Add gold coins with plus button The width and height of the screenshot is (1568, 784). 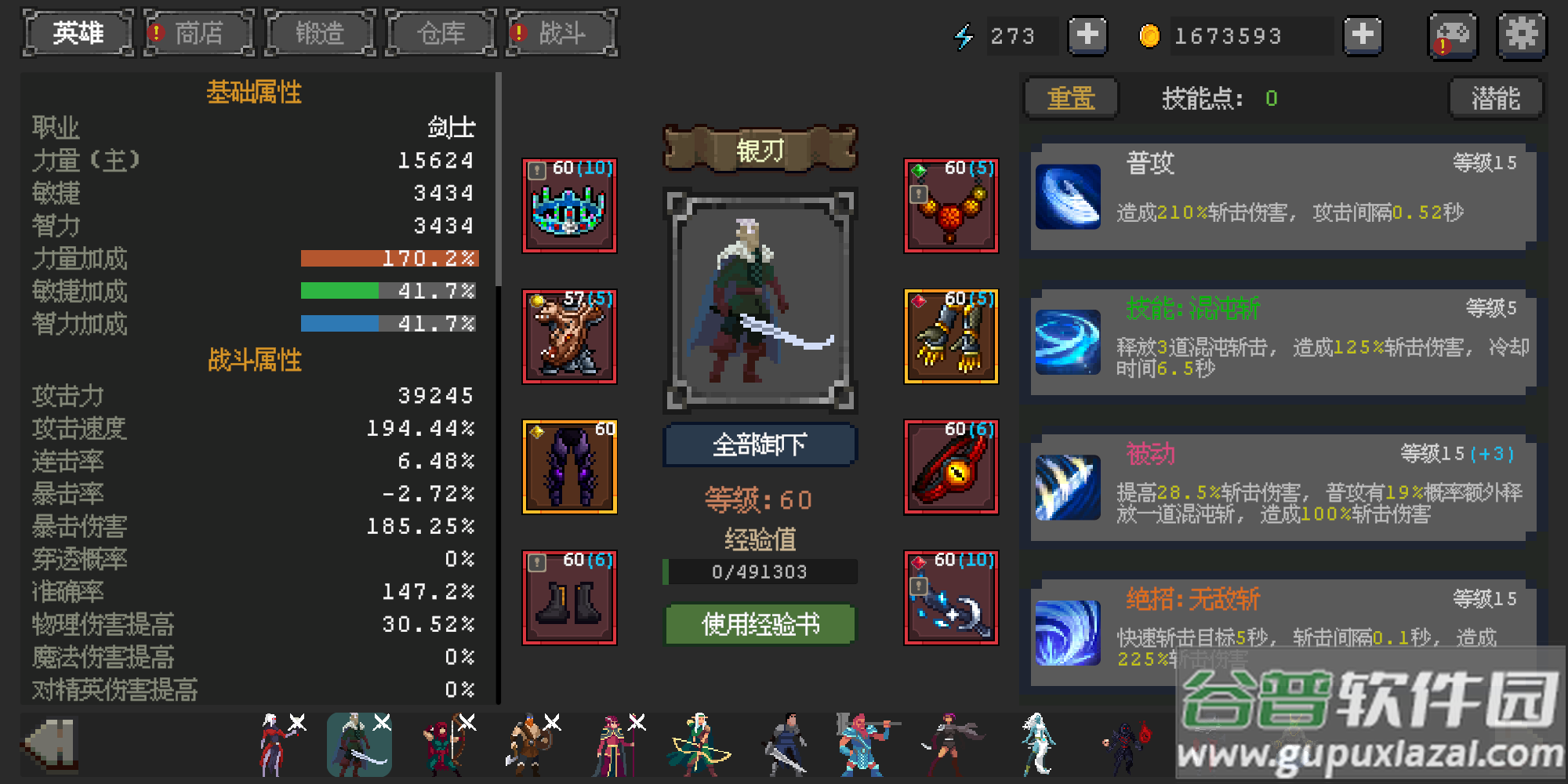(1363, 35)
